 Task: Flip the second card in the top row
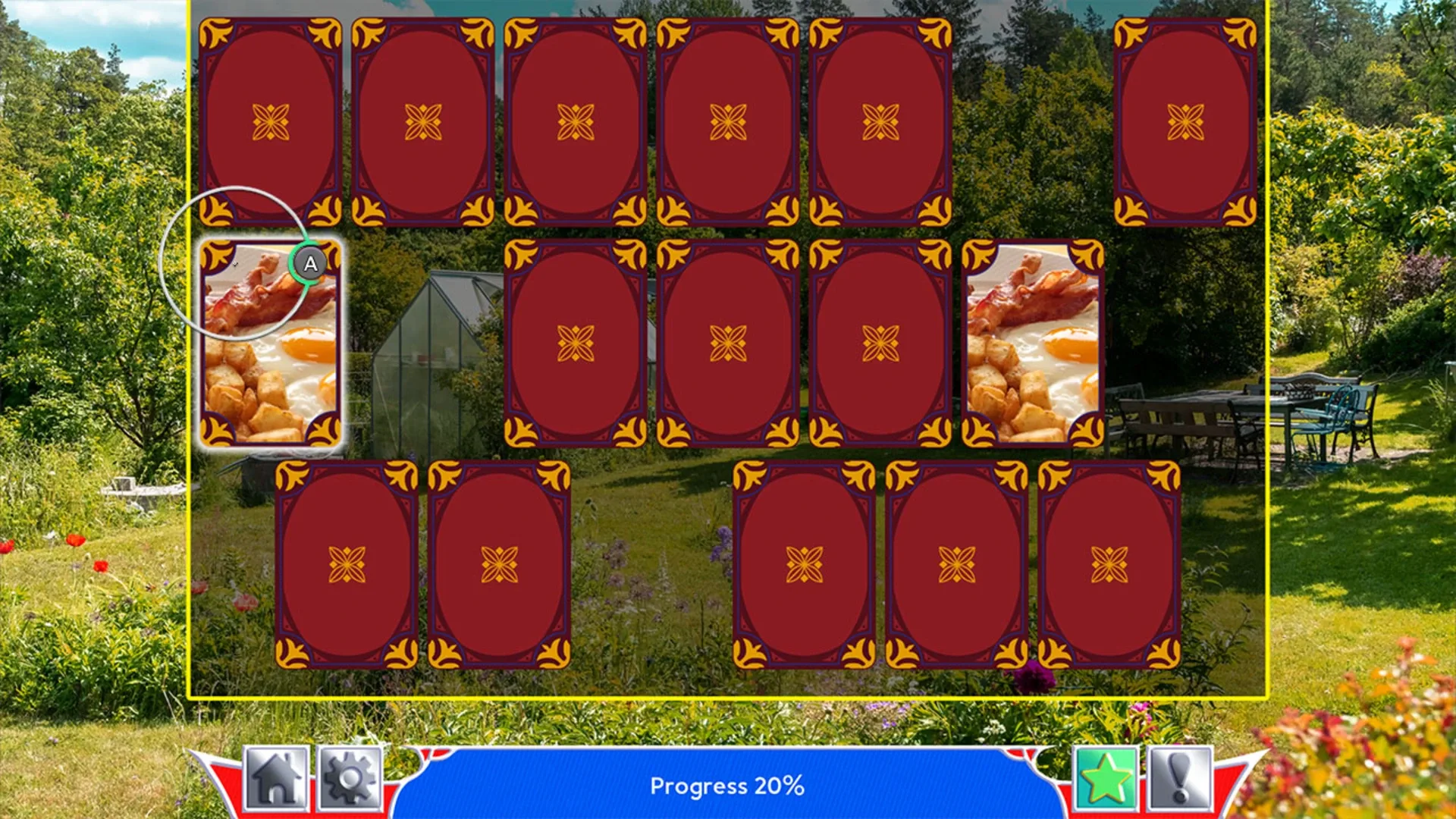pos(423,120)
